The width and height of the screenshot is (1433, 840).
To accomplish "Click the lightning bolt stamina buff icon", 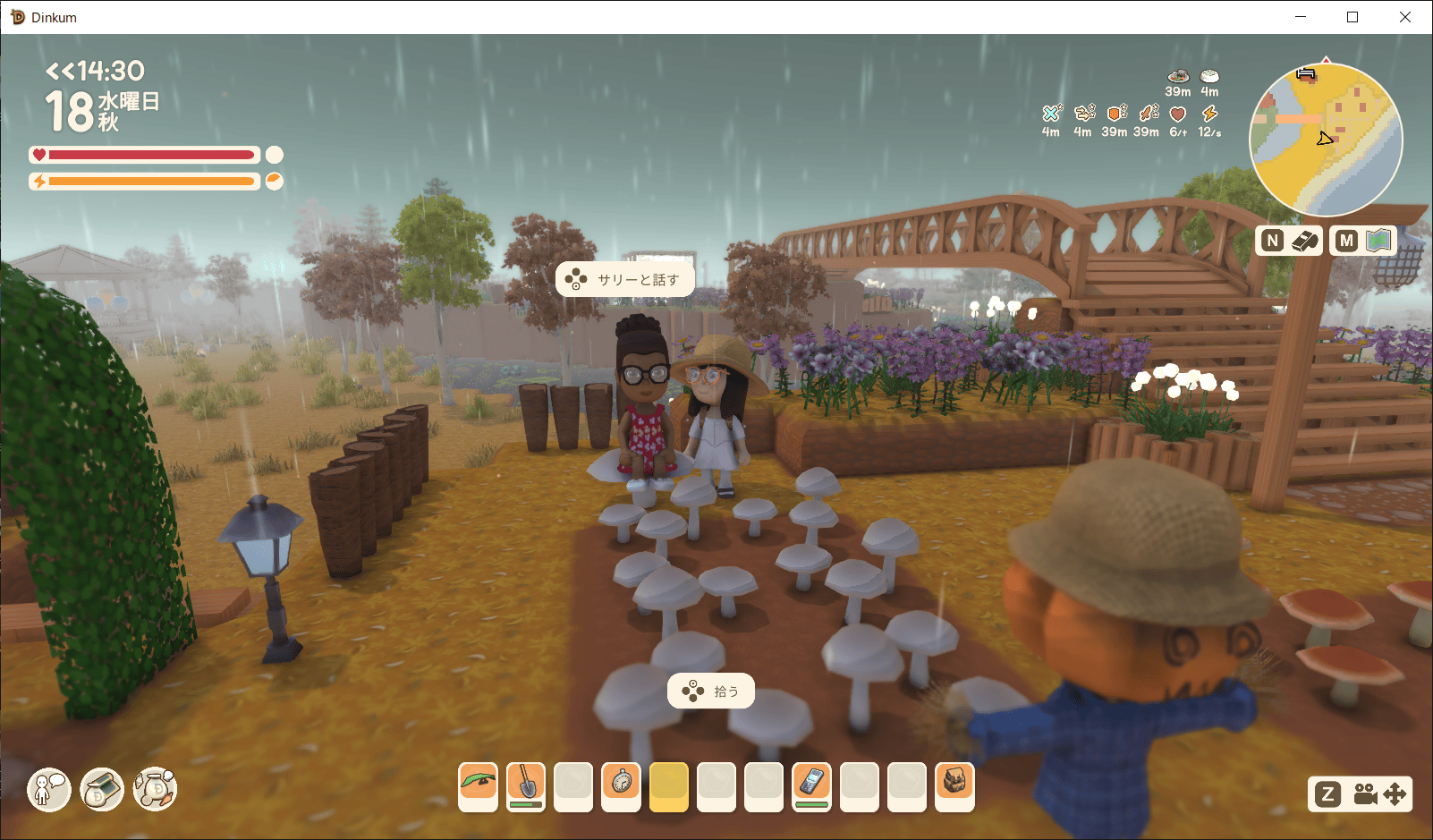I will pos(1209,115).
